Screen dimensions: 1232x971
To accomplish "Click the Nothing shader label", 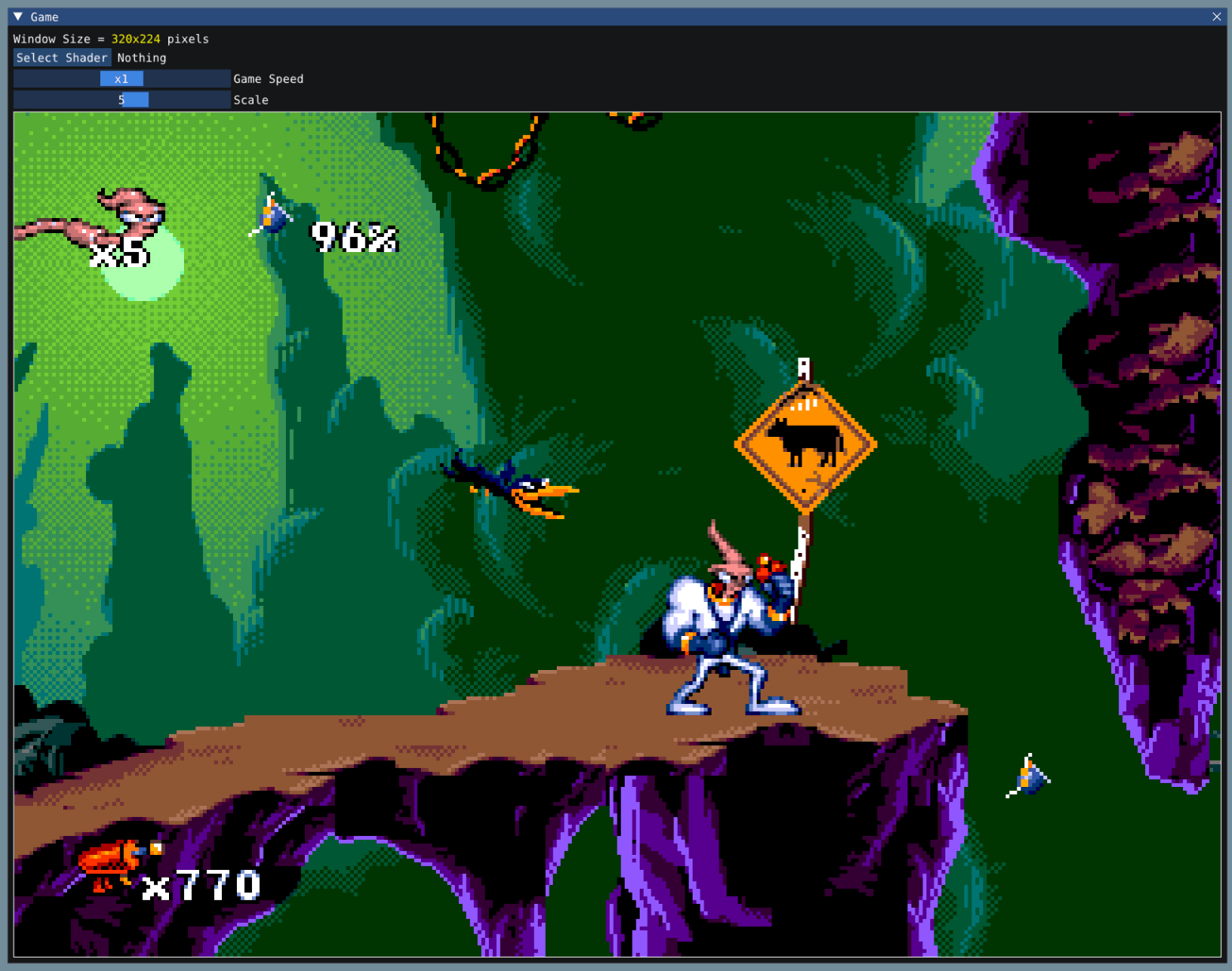I will click(x=141, y=57).
